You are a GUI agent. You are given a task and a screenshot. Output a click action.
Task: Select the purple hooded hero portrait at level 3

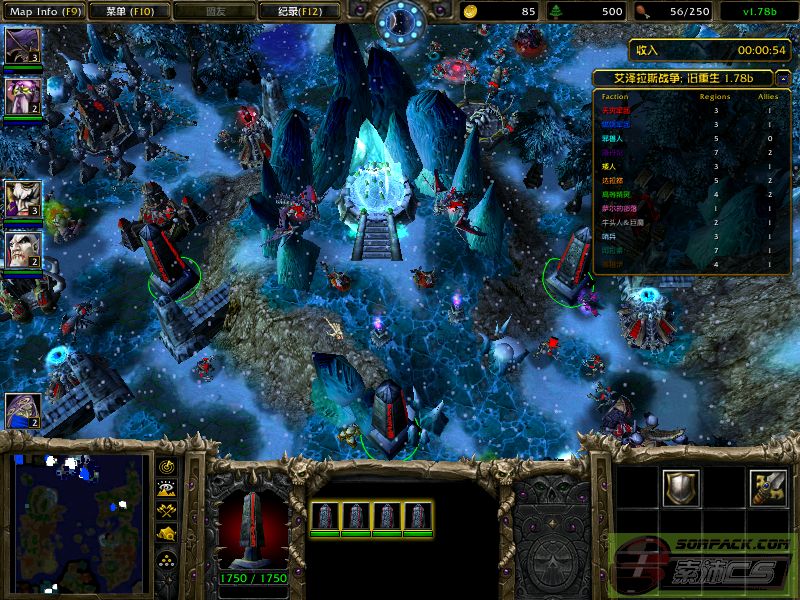[x=21, y=45]
